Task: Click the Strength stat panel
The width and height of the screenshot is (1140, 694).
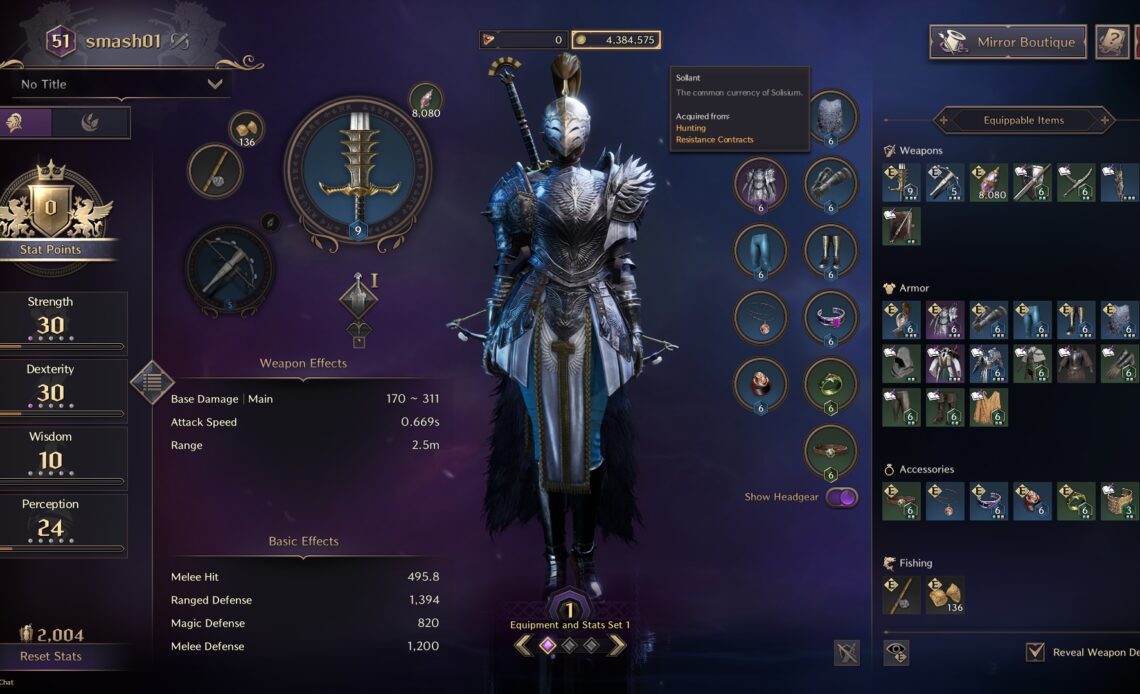Action: click(x=63, y=322)
